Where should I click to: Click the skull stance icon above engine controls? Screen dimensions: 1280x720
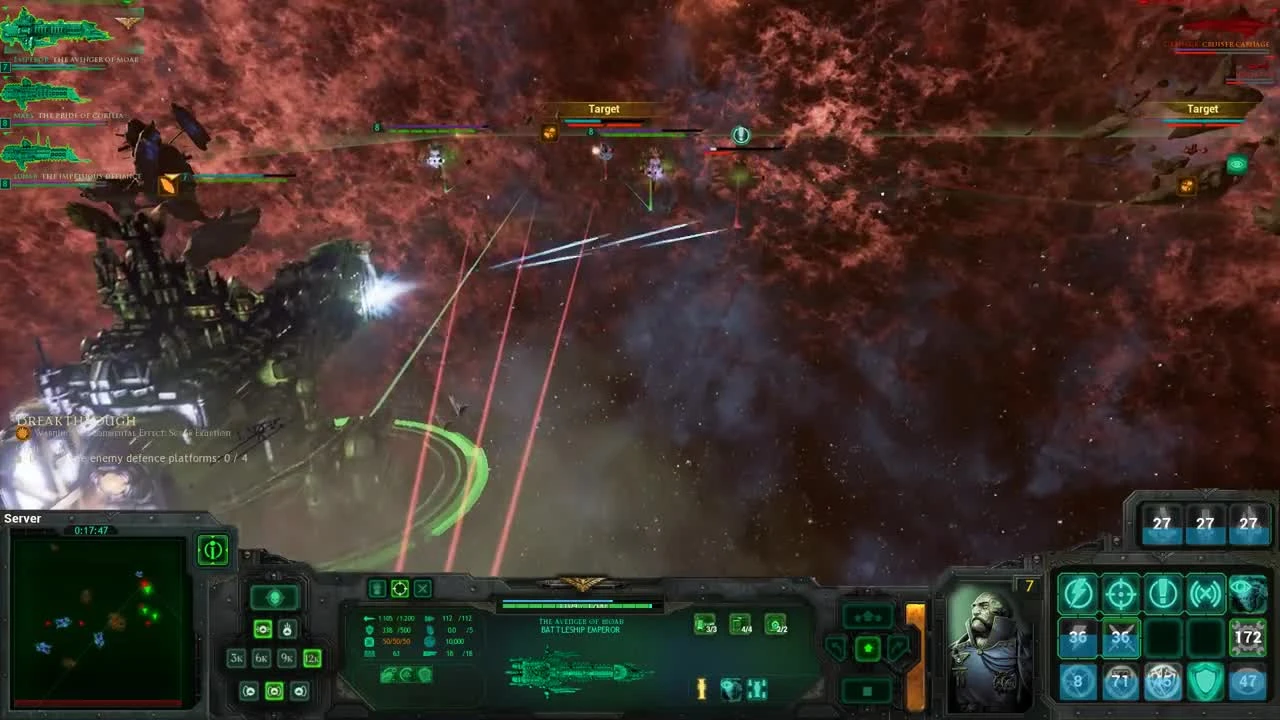click(x=275, y=596)
